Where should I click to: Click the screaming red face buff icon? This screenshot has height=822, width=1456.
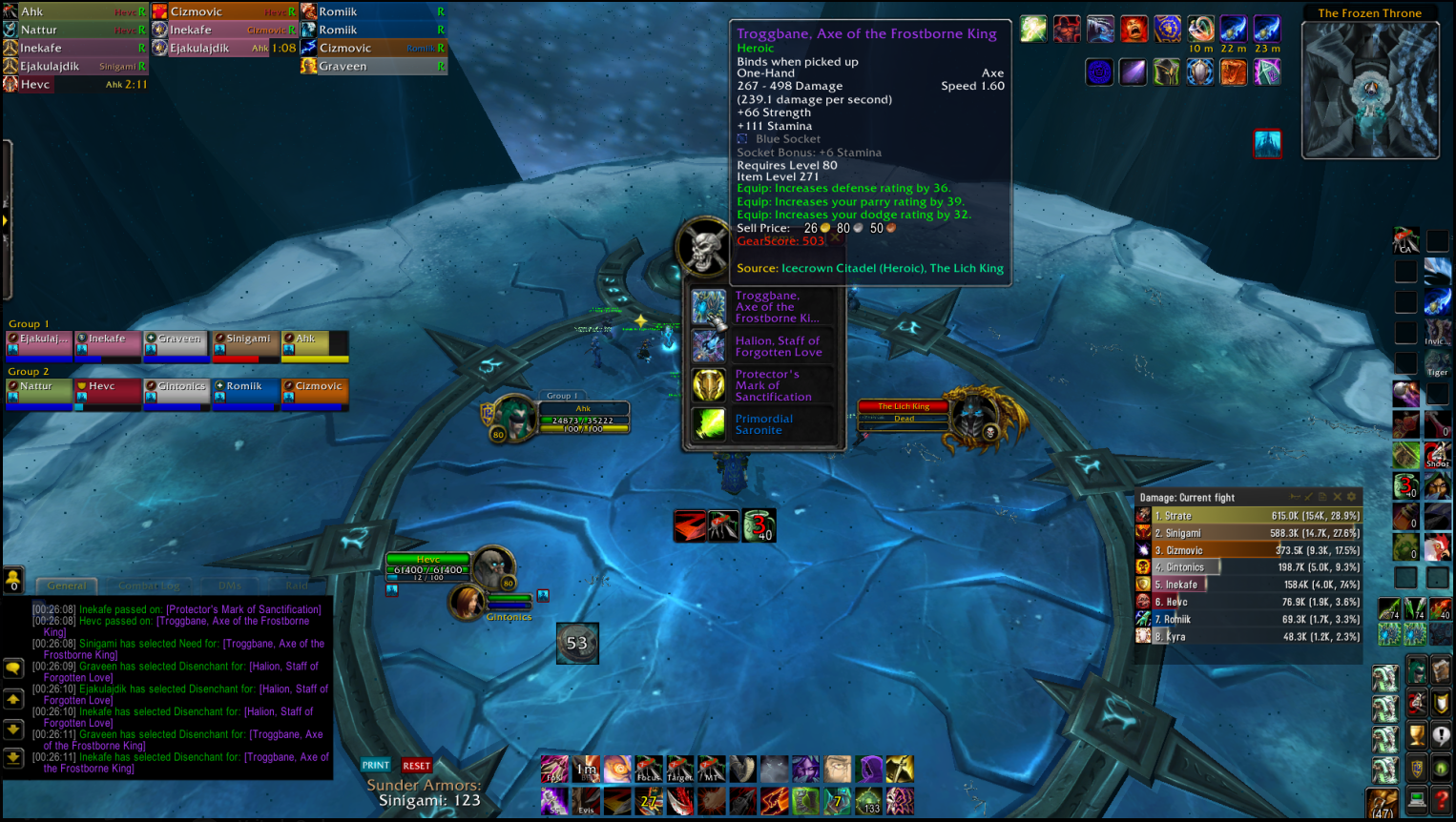click(x=1134, y=30)
